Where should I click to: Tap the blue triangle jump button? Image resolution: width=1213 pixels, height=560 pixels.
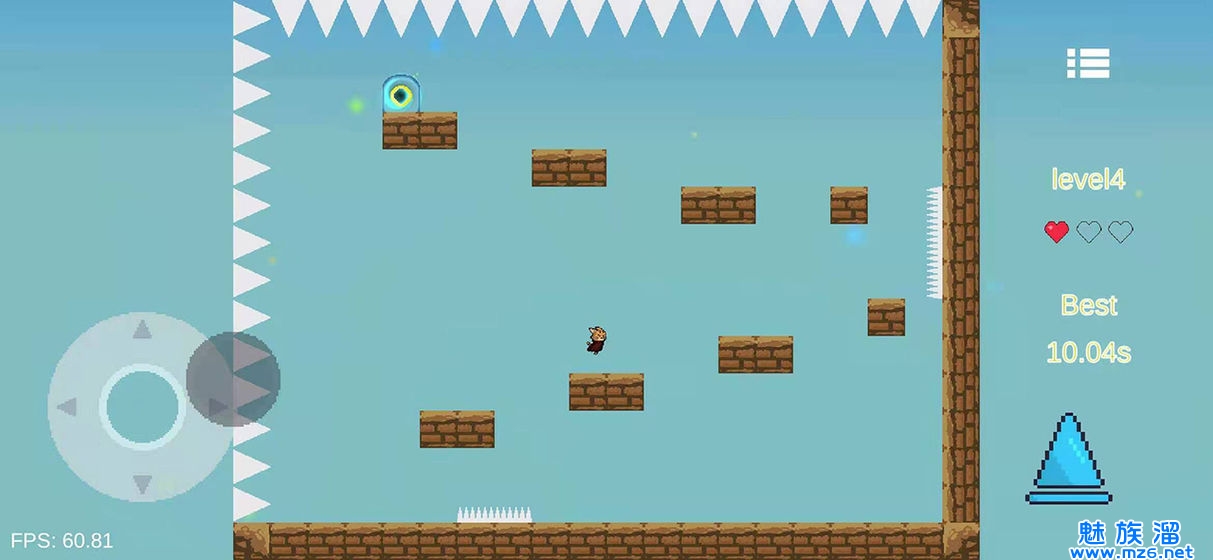(1069, 458)
